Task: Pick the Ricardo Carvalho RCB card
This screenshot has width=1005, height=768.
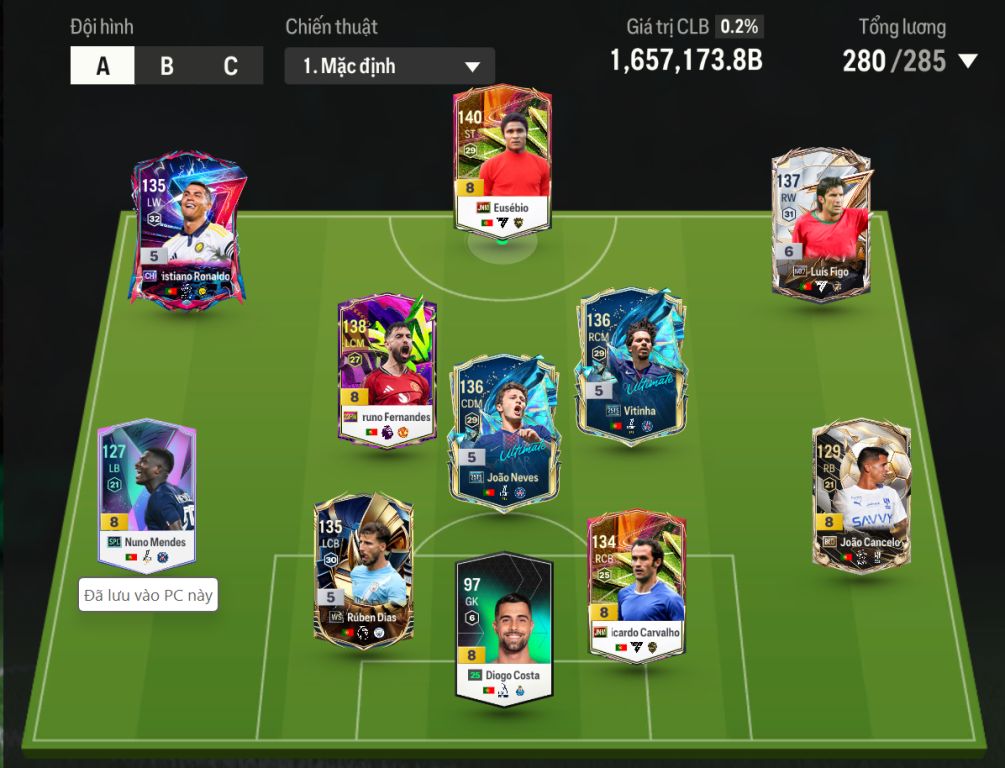Action: pos(636,585)
